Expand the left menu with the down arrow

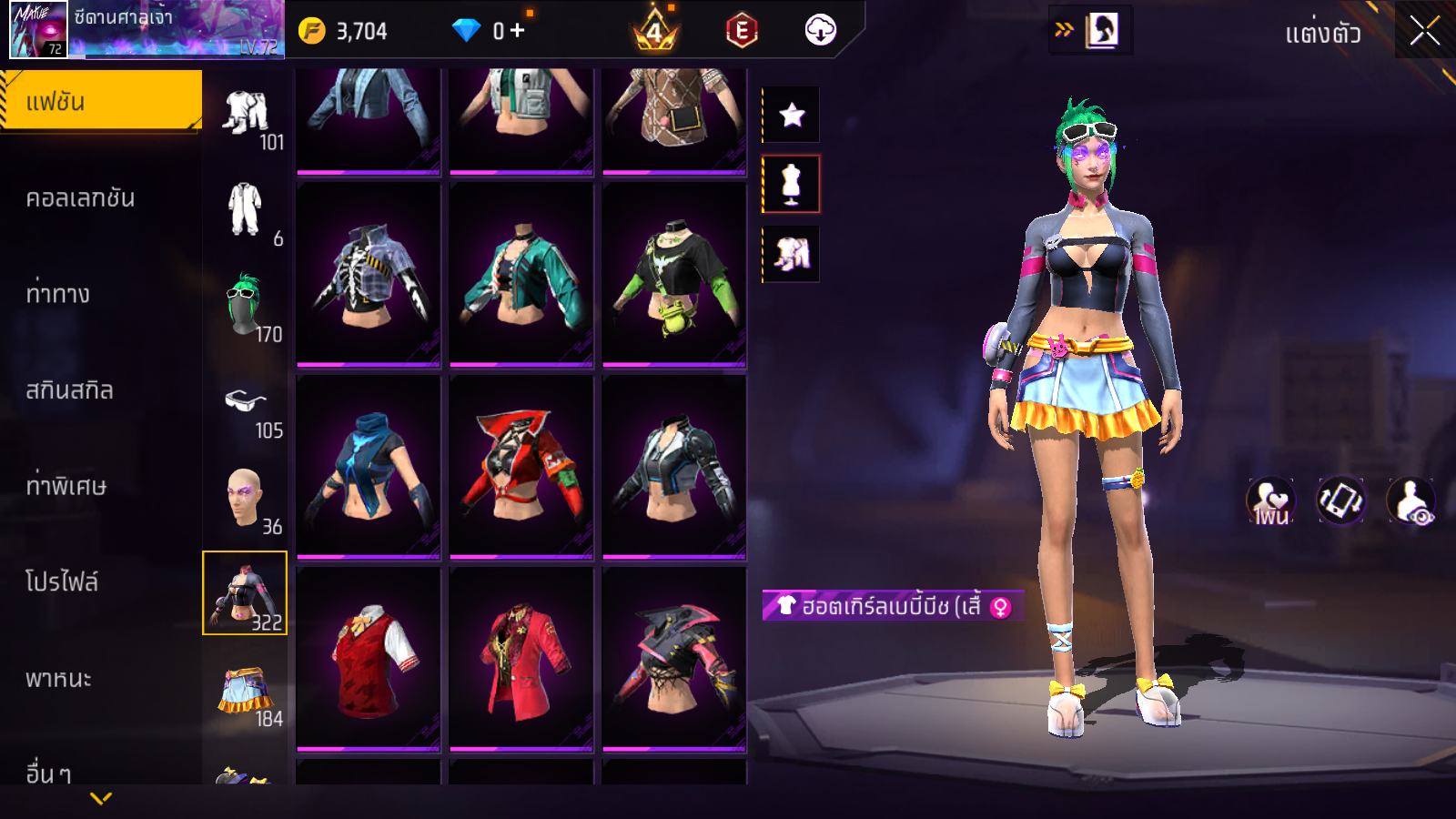101,798
